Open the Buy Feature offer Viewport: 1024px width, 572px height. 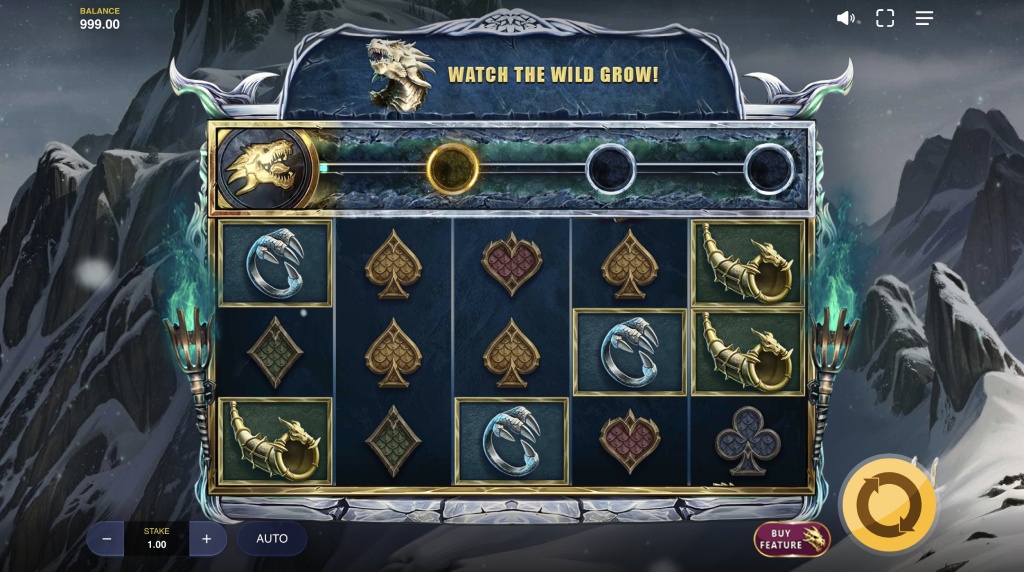click(792, 539)
